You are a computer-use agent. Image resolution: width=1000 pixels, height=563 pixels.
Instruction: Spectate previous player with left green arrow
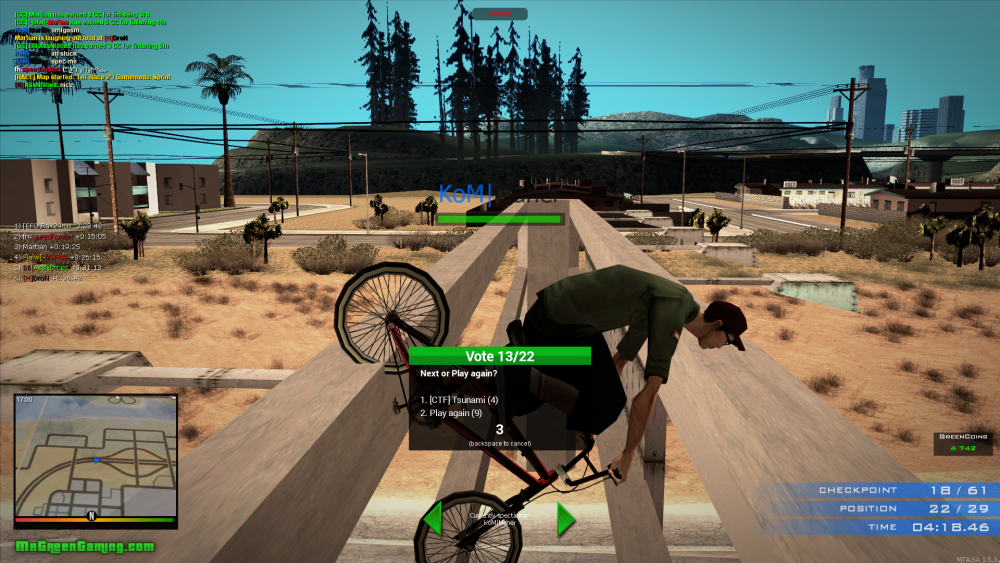click(433, 519)
